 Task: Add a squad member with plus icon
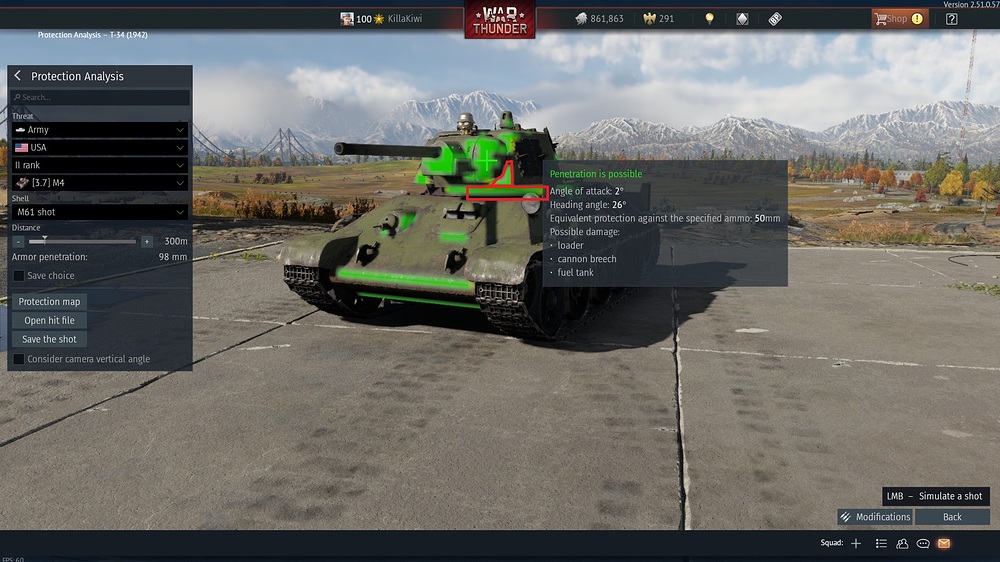[856, 543]
